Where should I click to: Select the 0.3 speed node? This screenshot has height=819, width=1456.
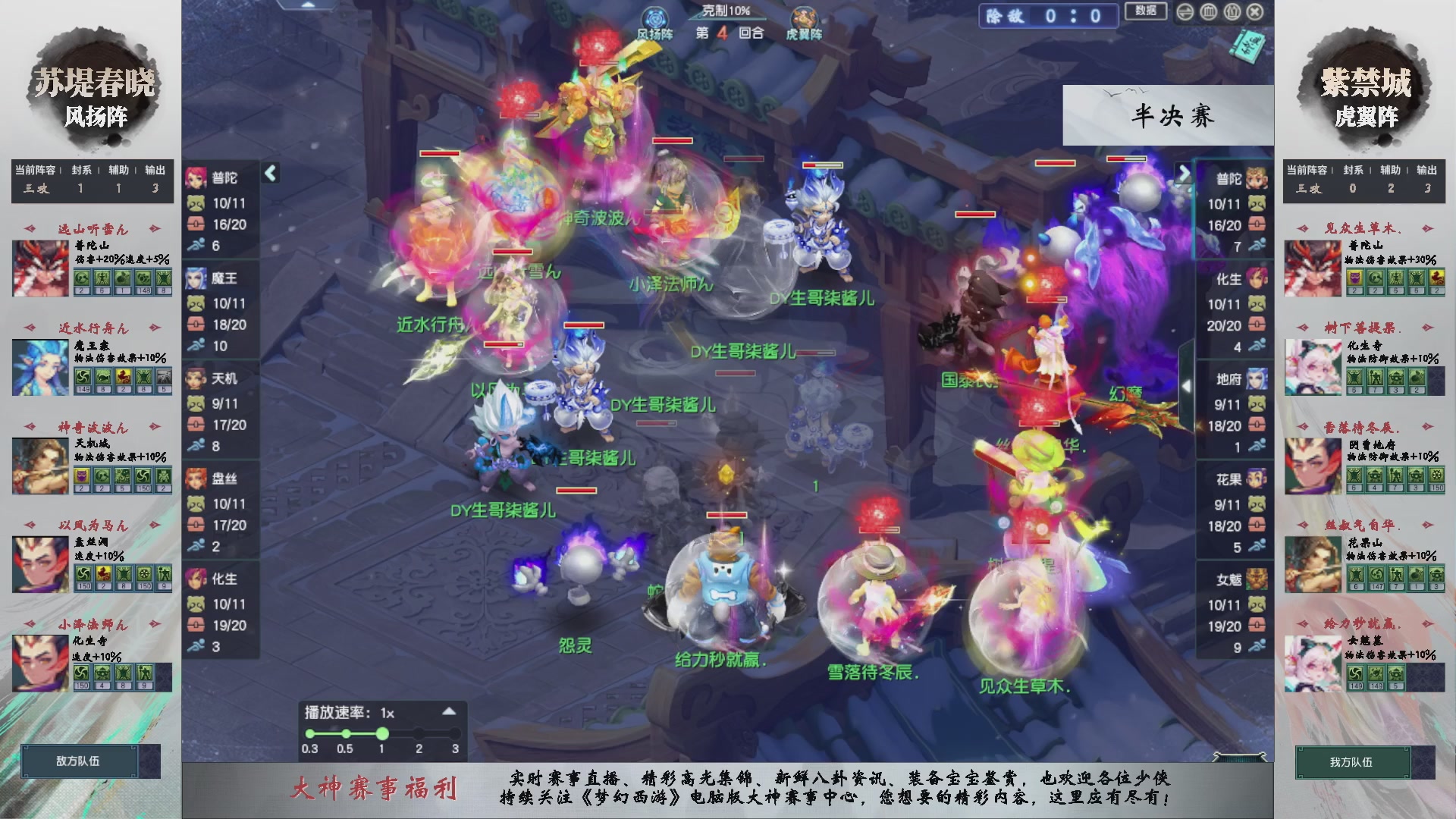pyautogui.click(x=309, y=733)
